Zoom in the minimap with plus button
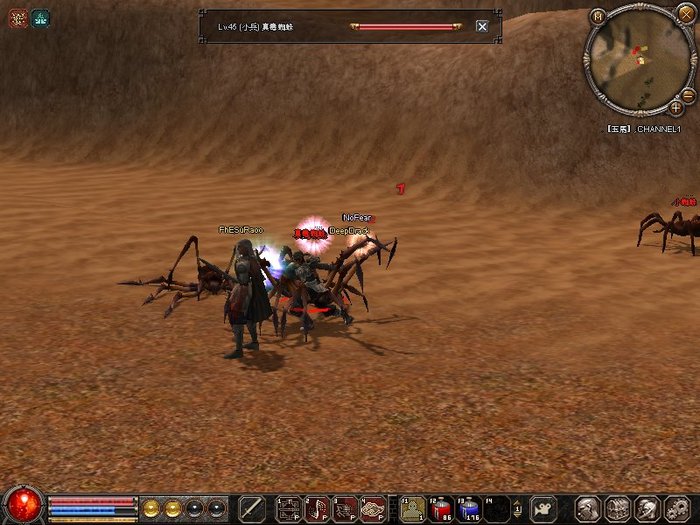Screen dimensions: 700x525 [x=677, y=107]
